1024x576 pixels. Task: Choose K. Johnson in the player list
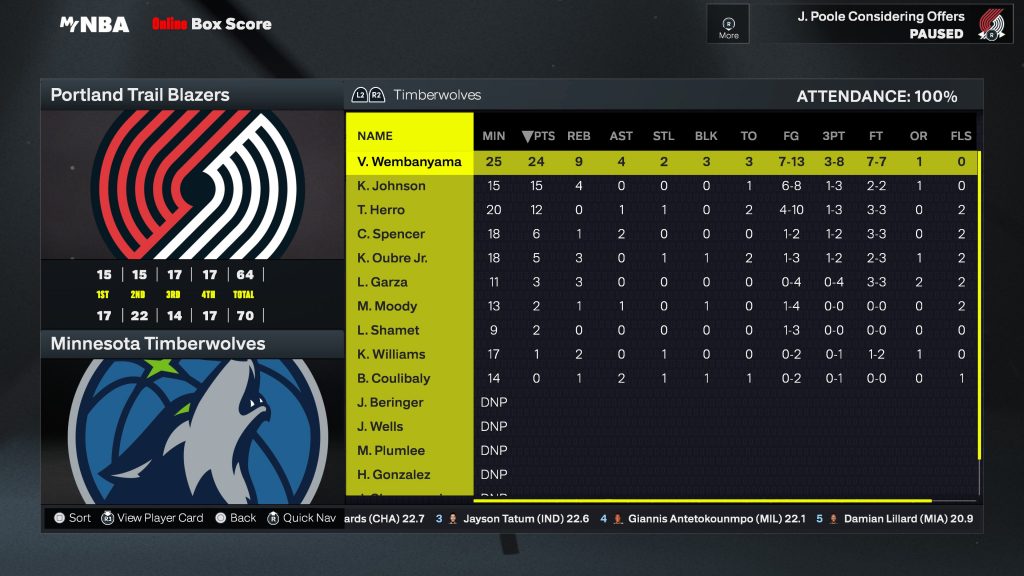point(391,186)
